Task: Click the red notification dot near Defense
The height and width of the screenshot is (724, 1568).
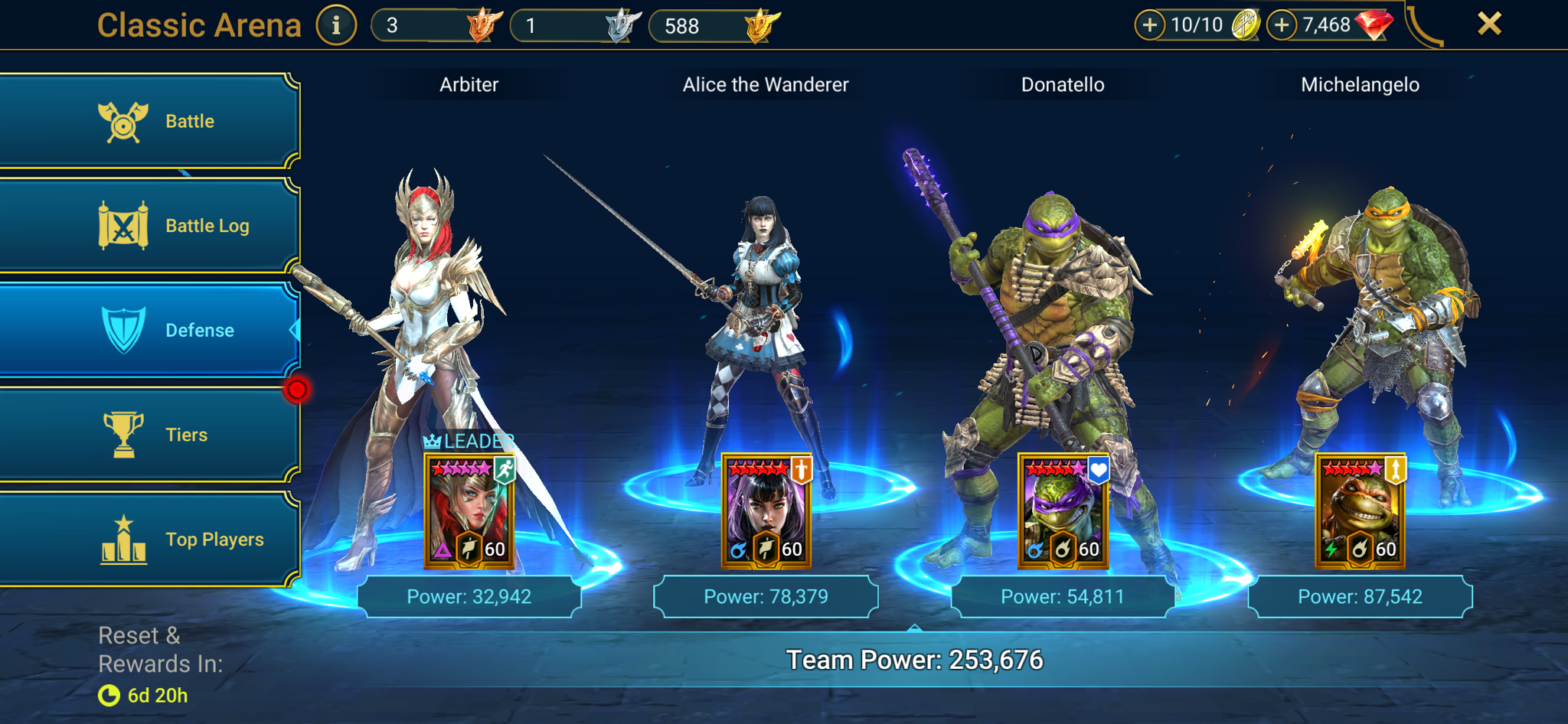Action: (x=298, y=389)
